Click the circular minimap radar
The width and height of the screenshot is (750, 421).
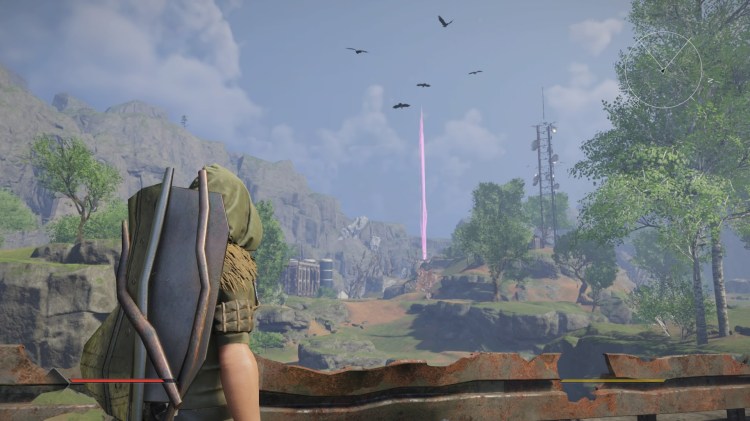click(x=664, y=69)
